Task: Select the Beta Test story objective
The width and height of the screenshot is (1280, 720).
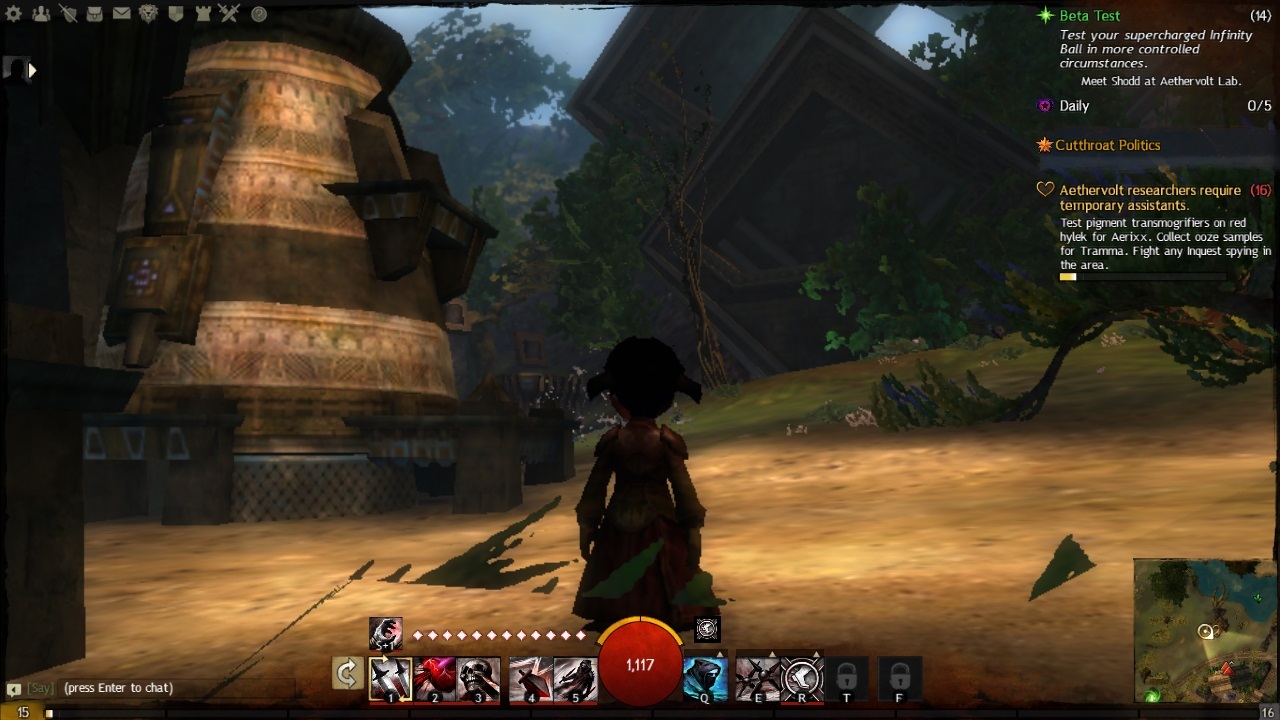Action: click(x=1090, y=16)
